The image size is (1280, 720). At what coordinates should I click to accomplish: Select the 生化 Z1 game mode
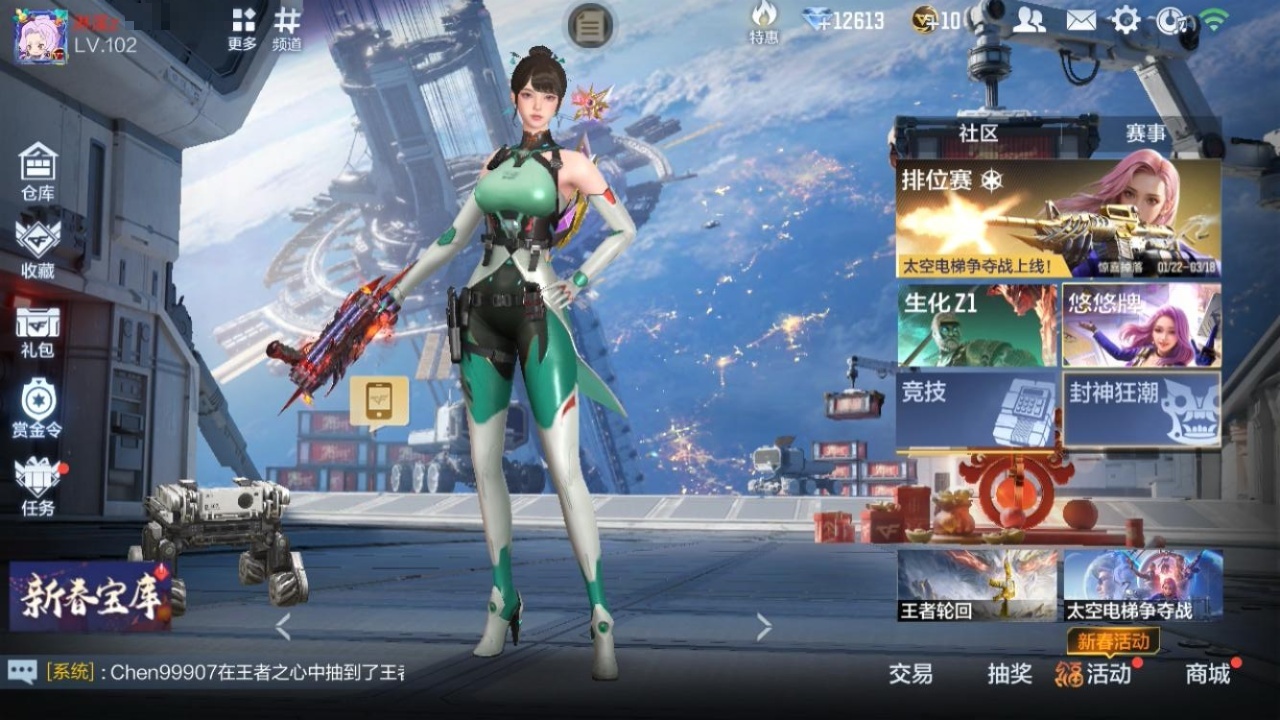point(976,325)
